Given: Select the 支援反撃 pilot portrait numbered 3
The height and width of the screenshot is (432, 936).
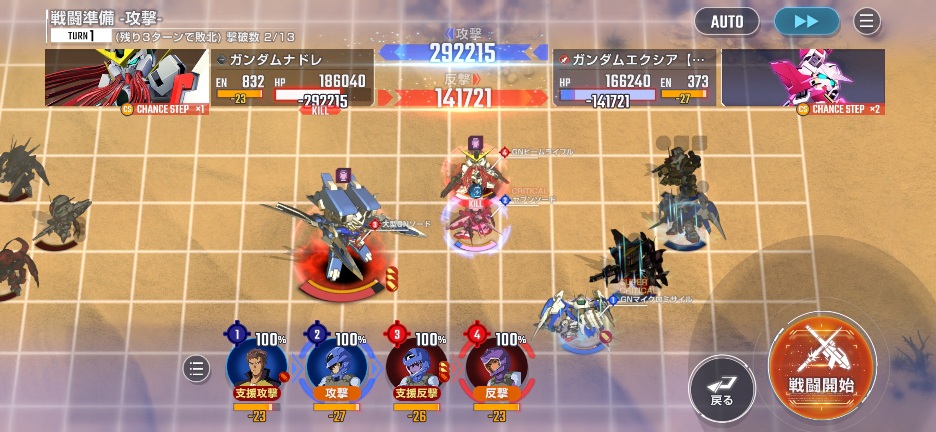Looking at the screenshot, I should (415, 364).
